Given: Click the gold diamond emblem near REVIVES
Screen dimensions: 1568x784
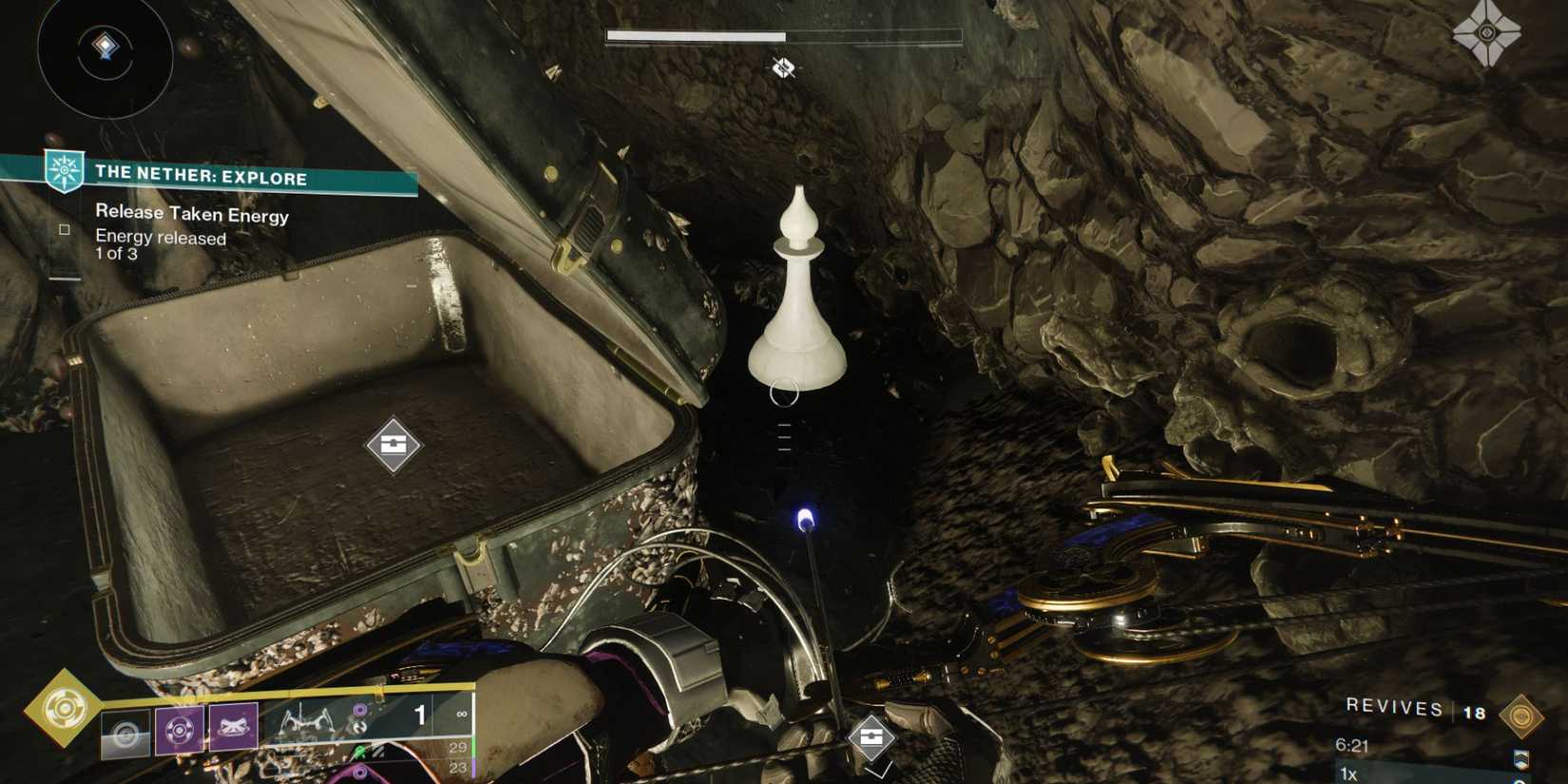Looking at the screenshot, I should 1521,714.
